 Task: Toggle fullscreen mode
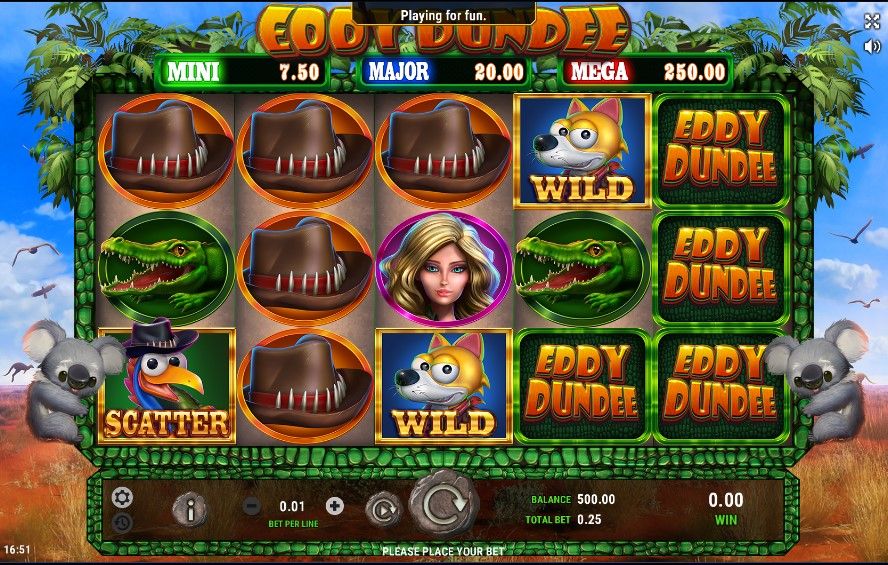click(x=871, y=21)
